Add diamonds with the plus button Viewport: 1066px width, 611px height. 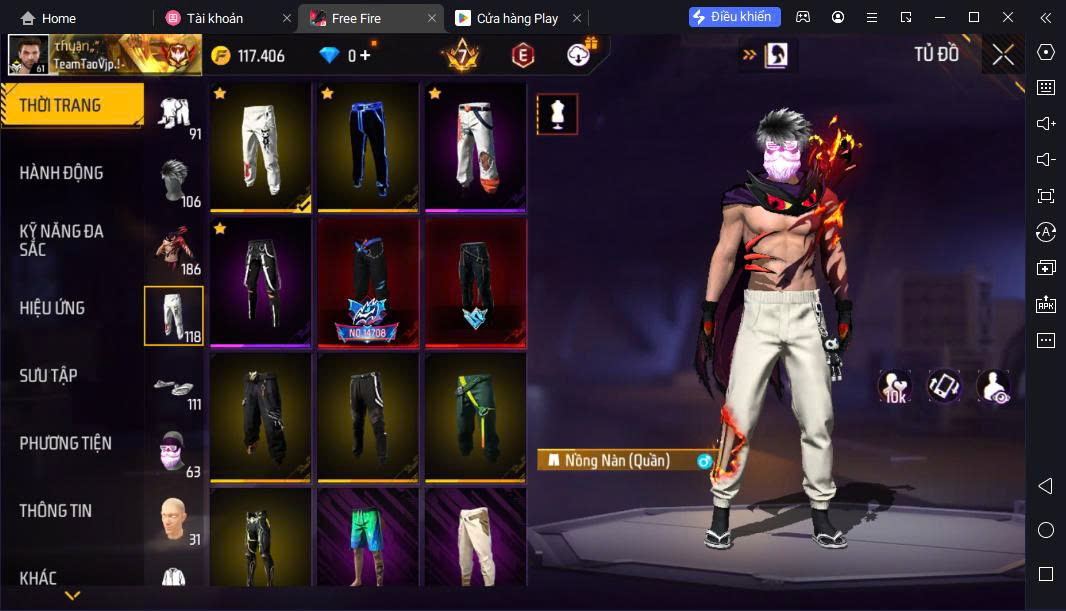[x=366, y=56]
